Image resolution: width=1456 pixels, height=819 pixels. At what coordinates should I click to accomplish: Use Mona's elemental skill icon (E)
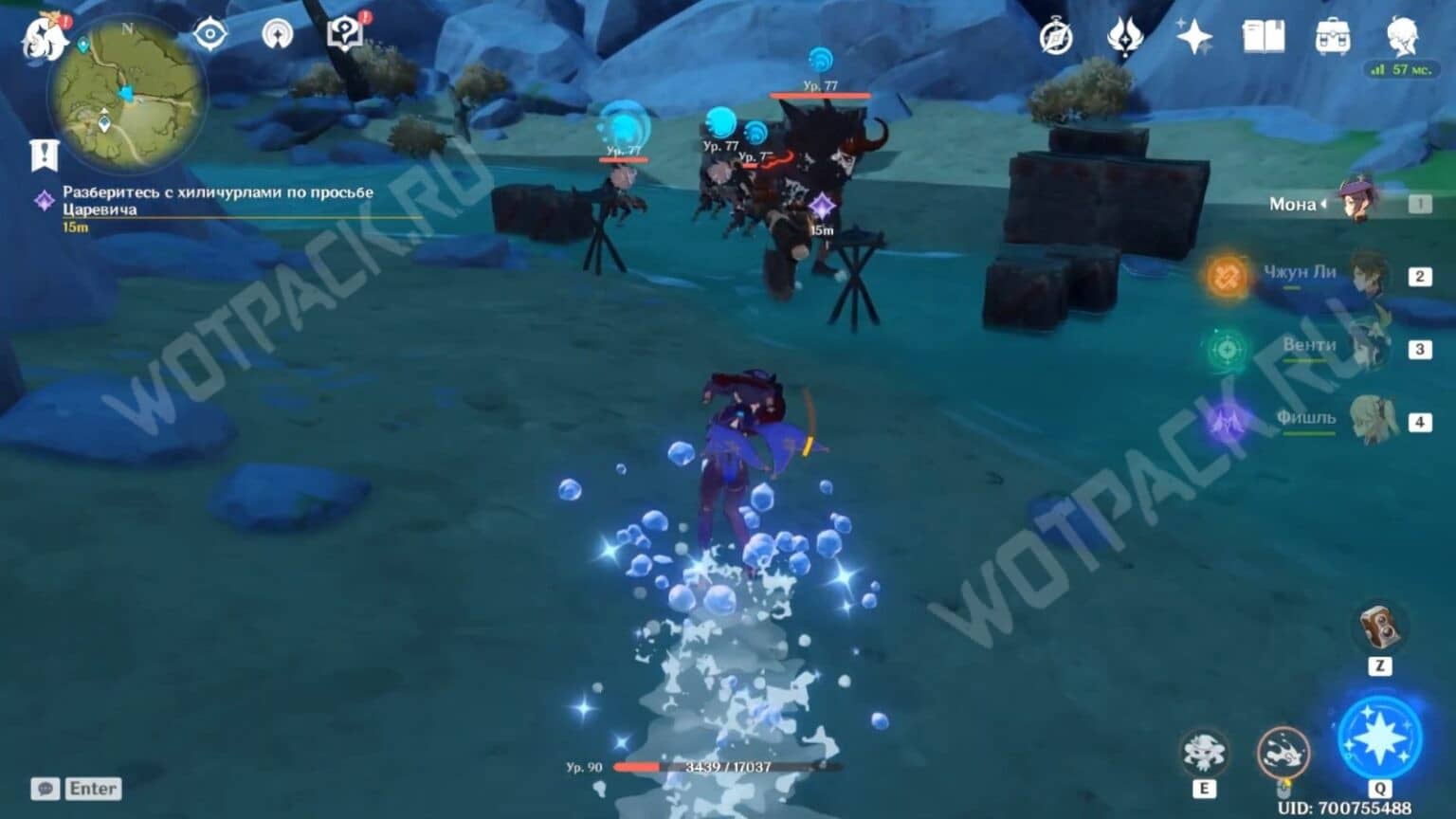(1204, 754)
